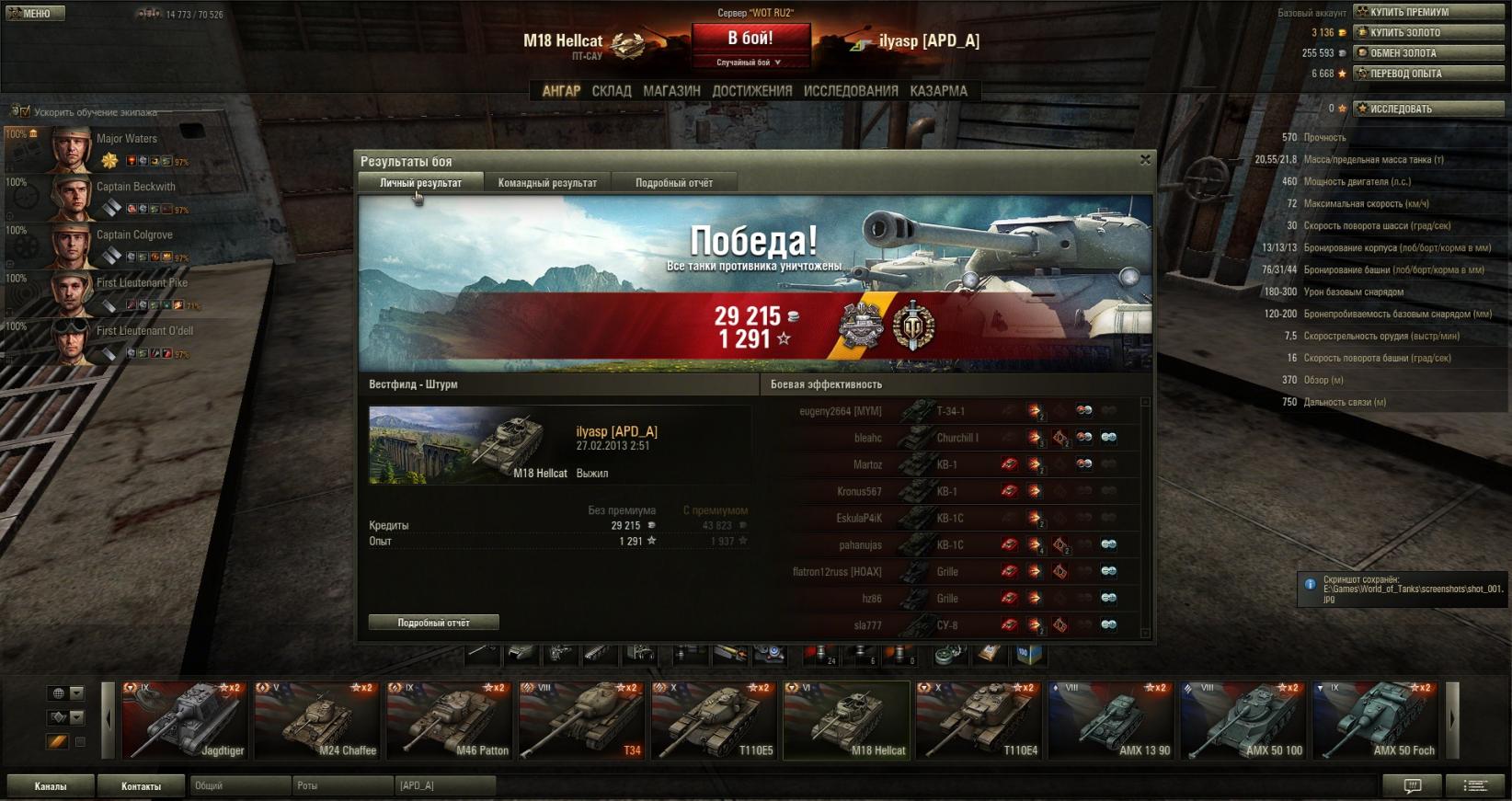
Task: Visit the КАЗАРМА section
Action: coord(938,91)
